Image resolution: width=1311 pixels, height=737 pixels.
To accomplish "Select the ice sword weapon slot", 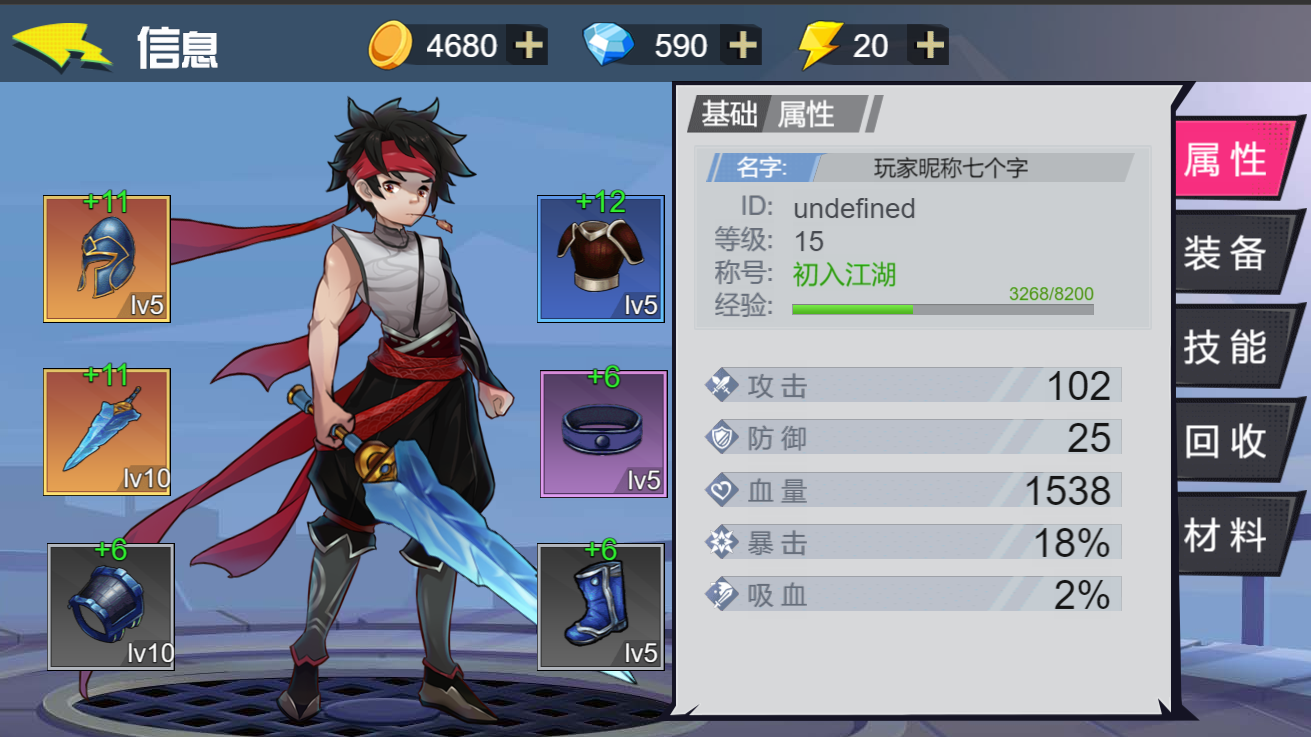I will click(x=107, y=432).
